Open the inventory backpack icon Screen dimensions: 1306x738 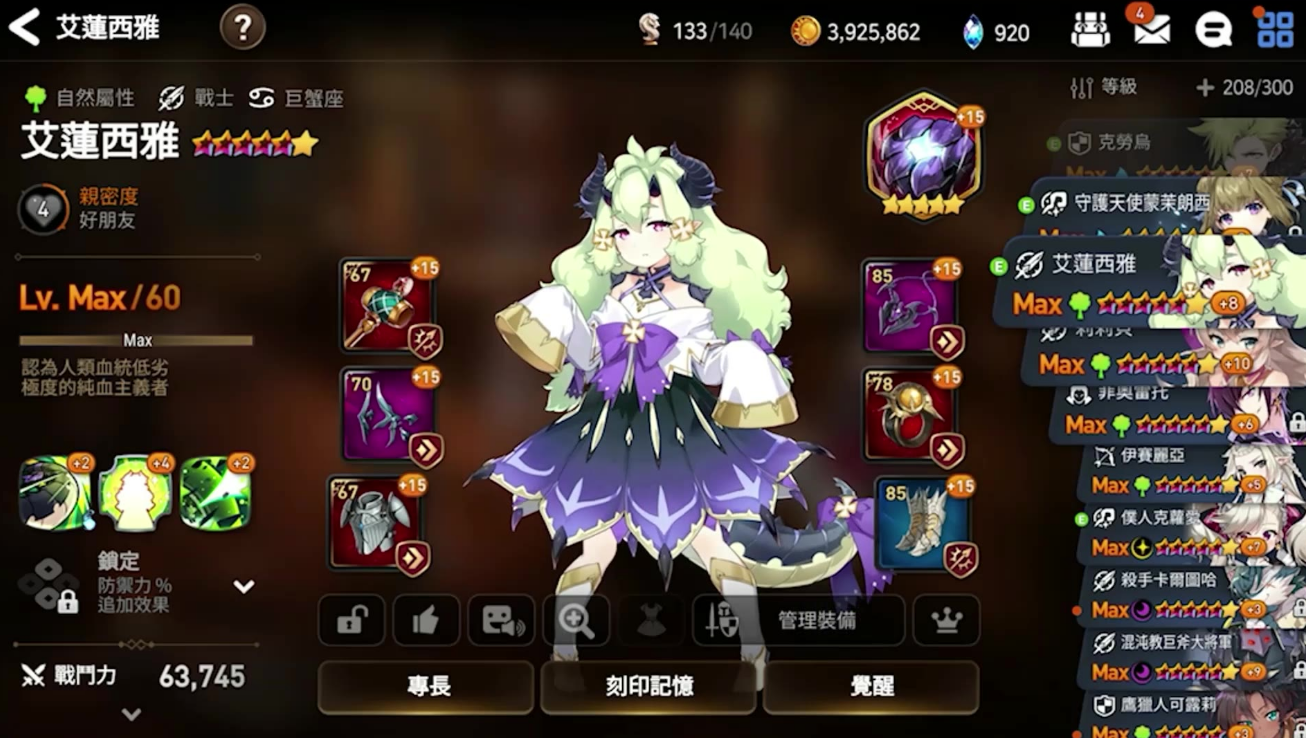[x=1091, y=30]
